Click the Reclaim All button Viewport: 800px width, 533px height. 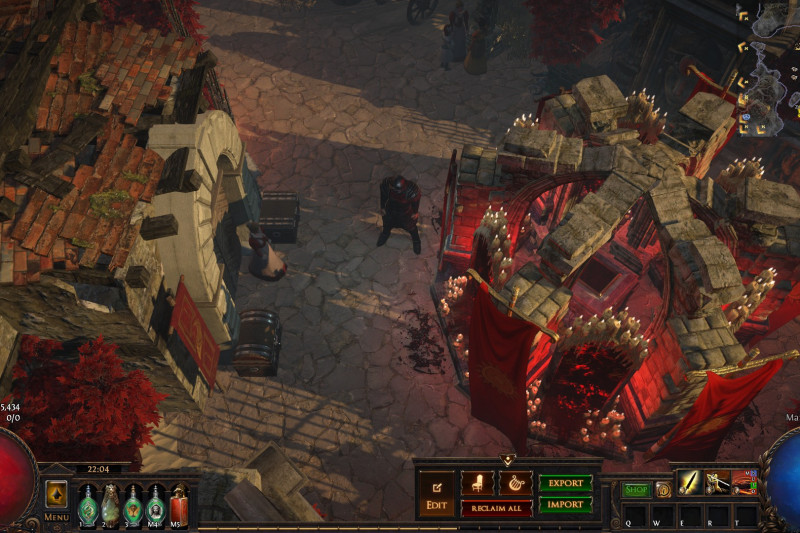(496, 508)
